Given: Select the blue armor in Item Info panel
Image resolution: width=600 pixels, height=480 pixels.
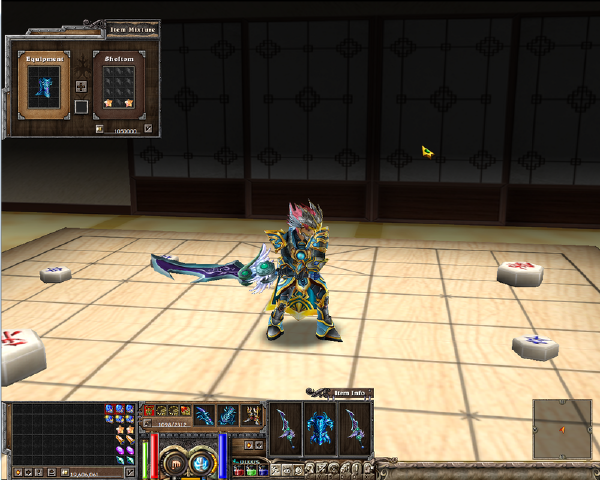Looking at the screenshot, I should 319,427.
